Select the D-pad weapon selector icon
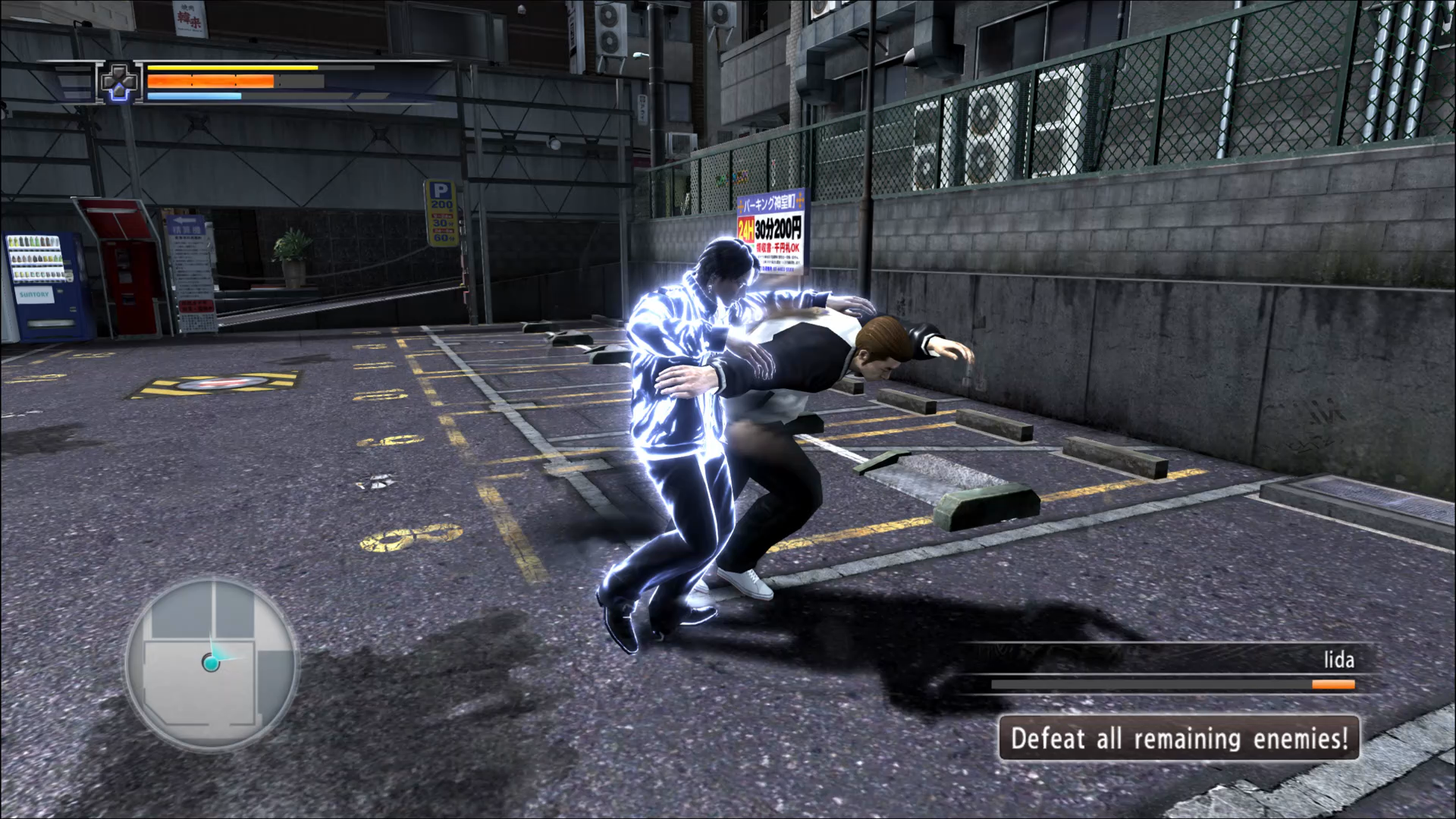 point(120,81)
